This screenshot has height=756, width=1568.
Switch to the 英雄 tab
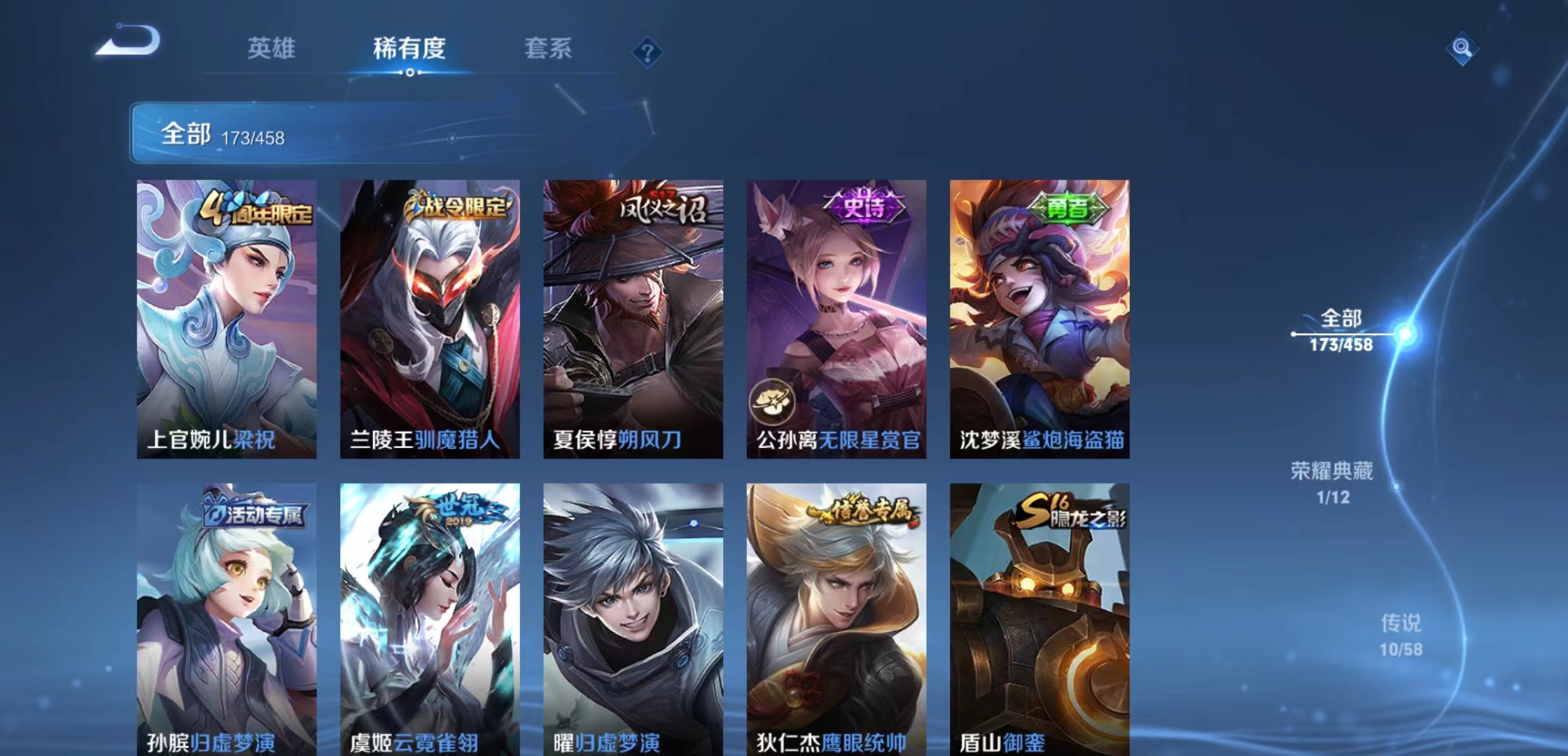272,49
